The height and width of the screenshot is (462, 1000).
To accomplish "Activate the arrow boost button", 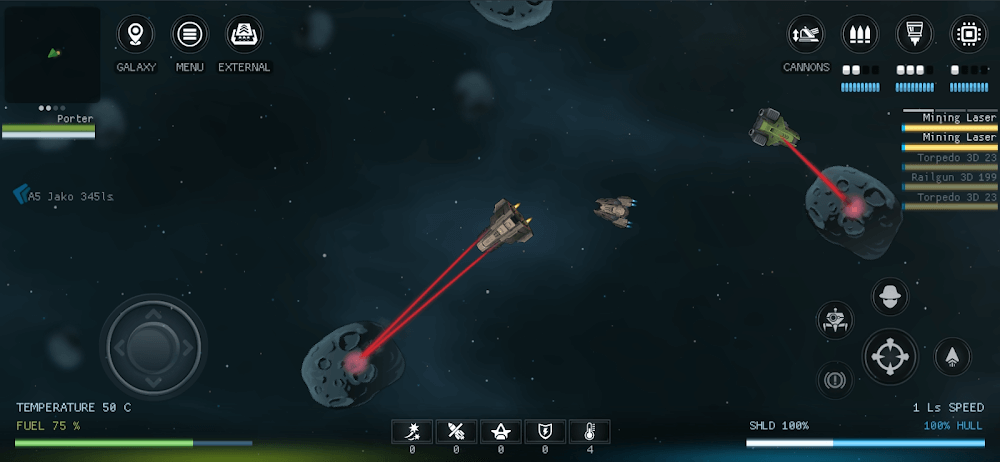I will (x=952, y=357).
